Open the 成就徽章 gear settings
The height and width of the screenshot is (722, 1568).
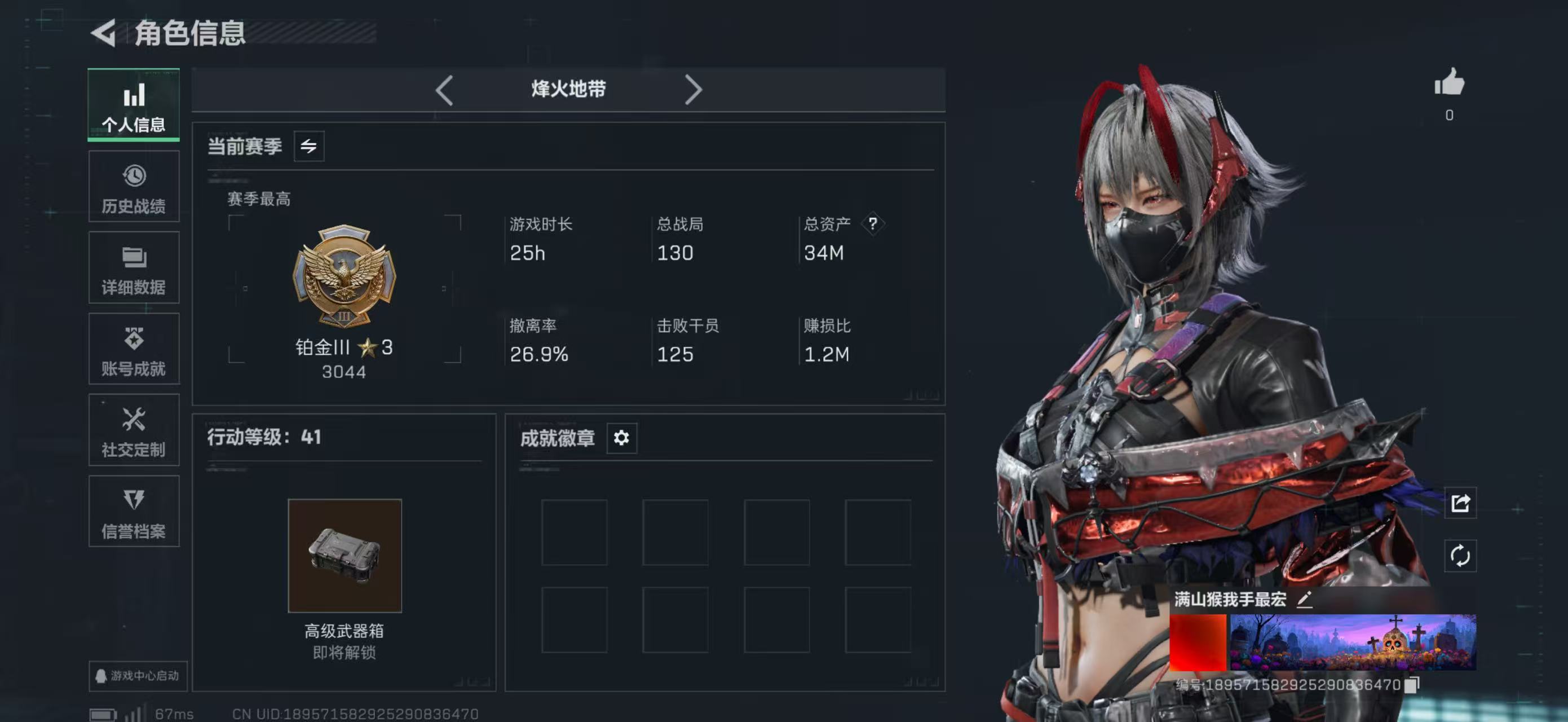click(621, 438)
